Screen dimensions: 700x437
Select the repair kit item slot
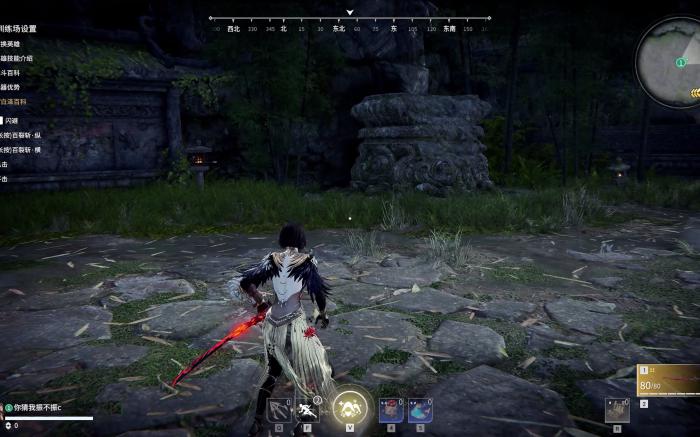click(616, 409)
